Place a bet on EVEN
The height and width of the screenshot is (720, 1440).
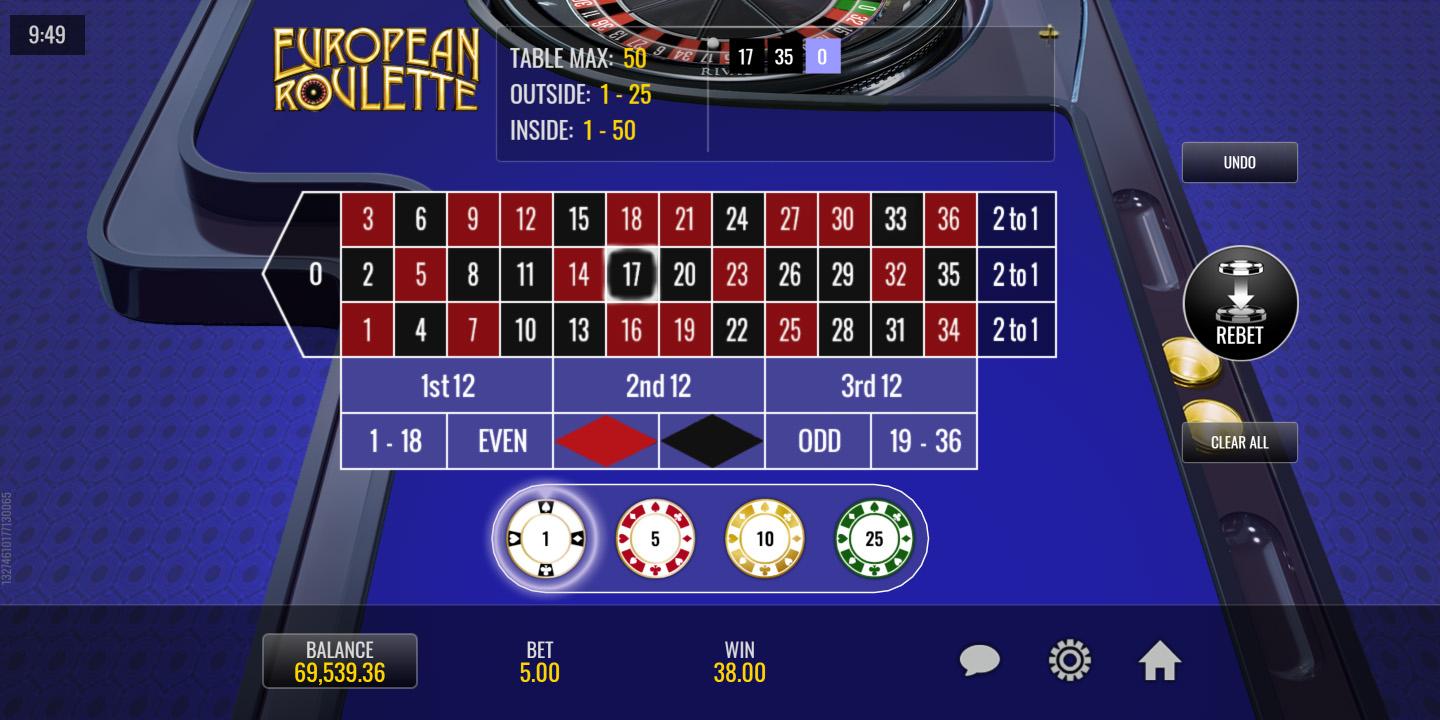pyautogui.click(x=500, y=441)
